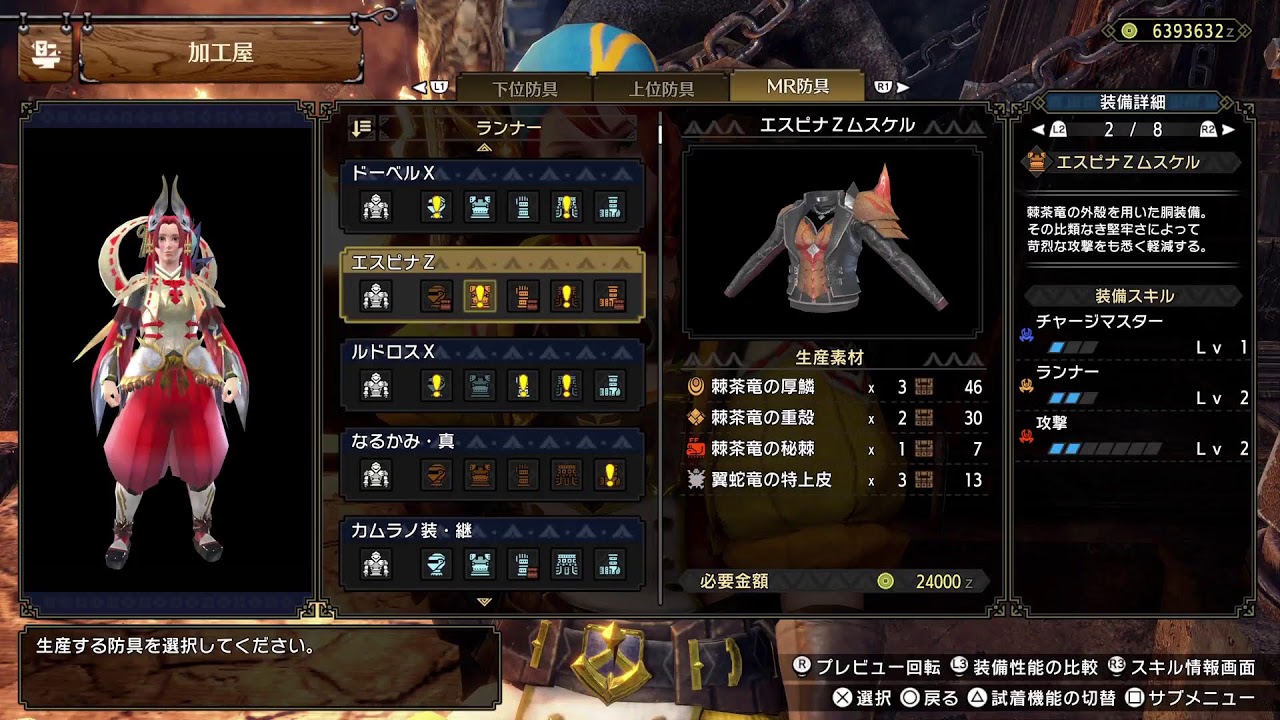Select the 棘茶竜の厚鱗 material row

click(835, 388)
